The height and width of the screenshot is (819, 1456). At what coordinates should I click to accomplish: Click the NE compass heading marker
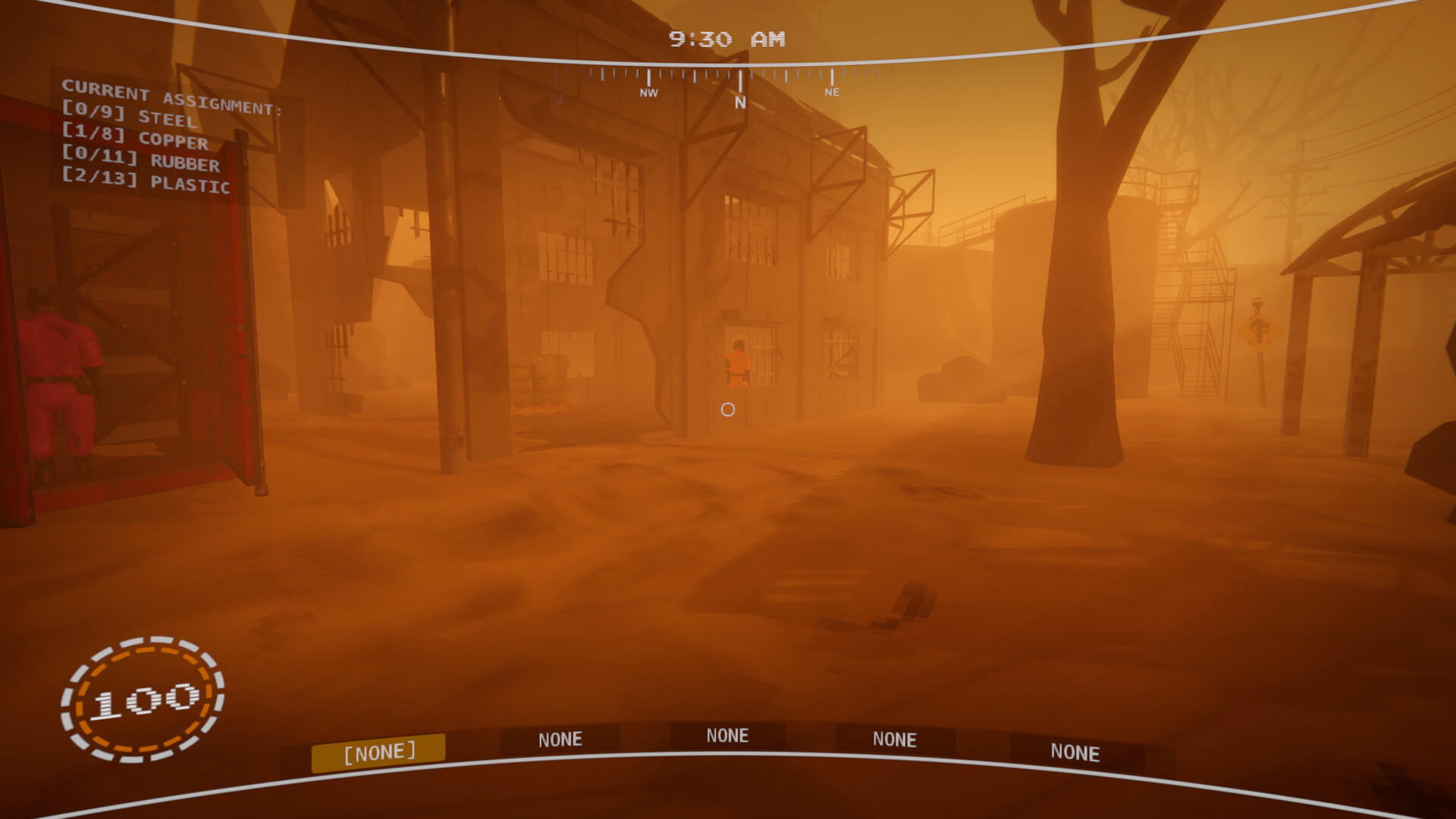pos(832,93)
